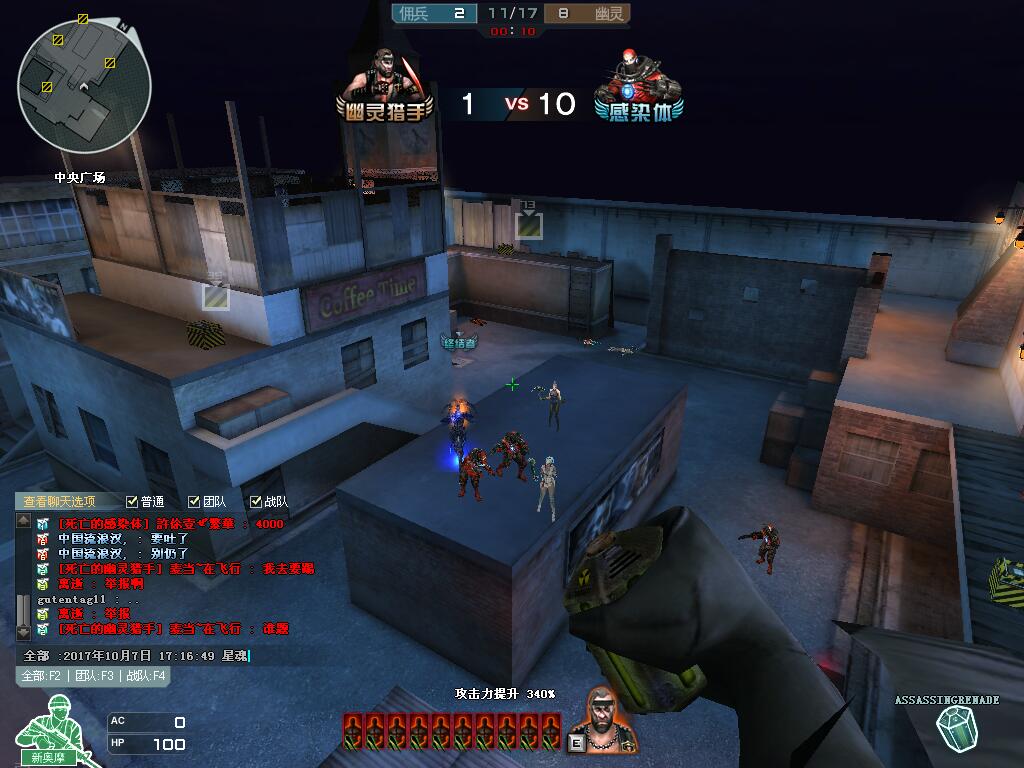This screenshot has height=768, width=1024.
Task: Click the 感染体 team emblem
Action: (x=640, y=86)
